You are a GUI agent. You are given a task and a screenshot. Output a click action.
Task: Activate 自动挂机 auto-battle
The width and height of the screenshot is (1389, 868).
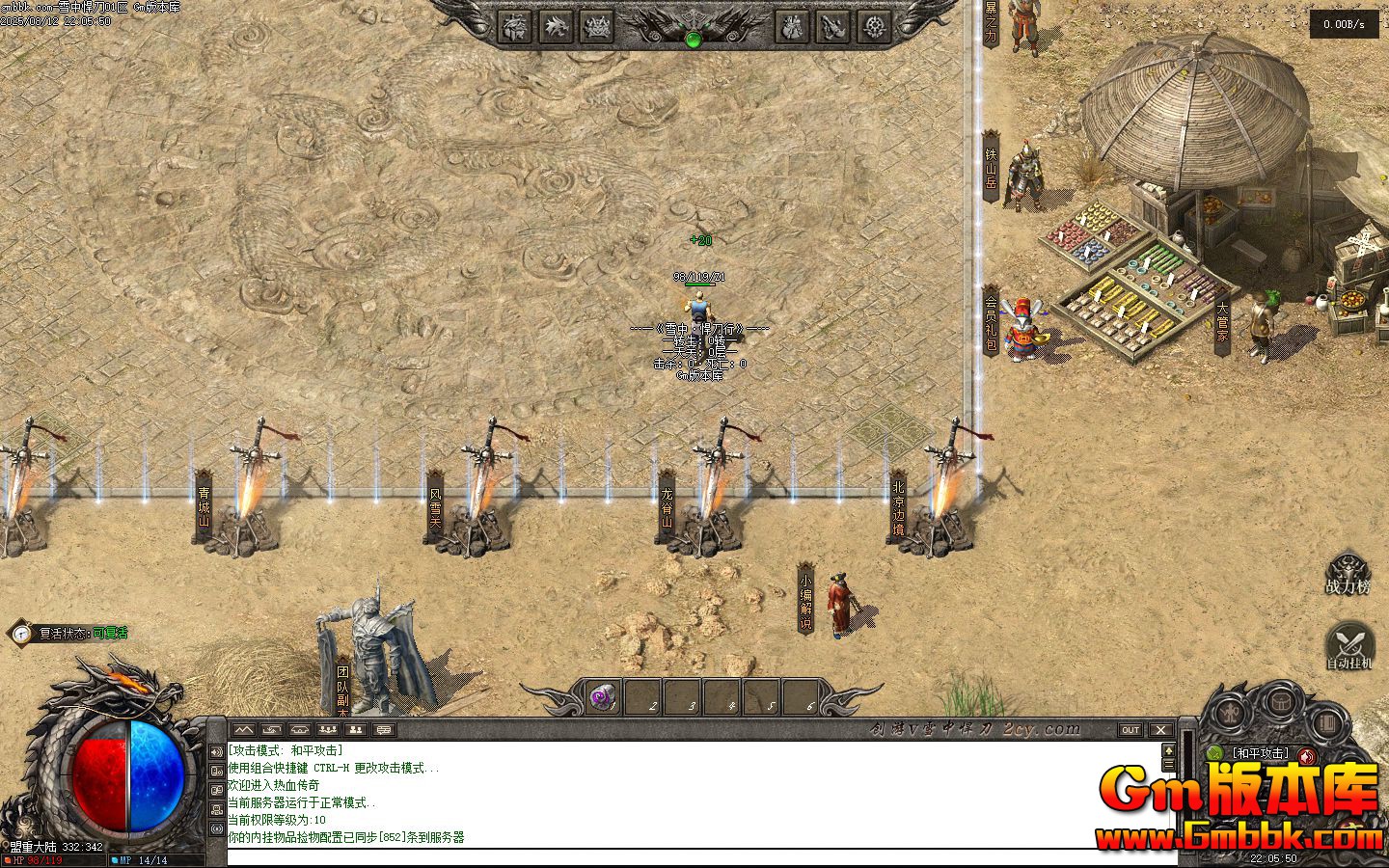[1348, 644]
